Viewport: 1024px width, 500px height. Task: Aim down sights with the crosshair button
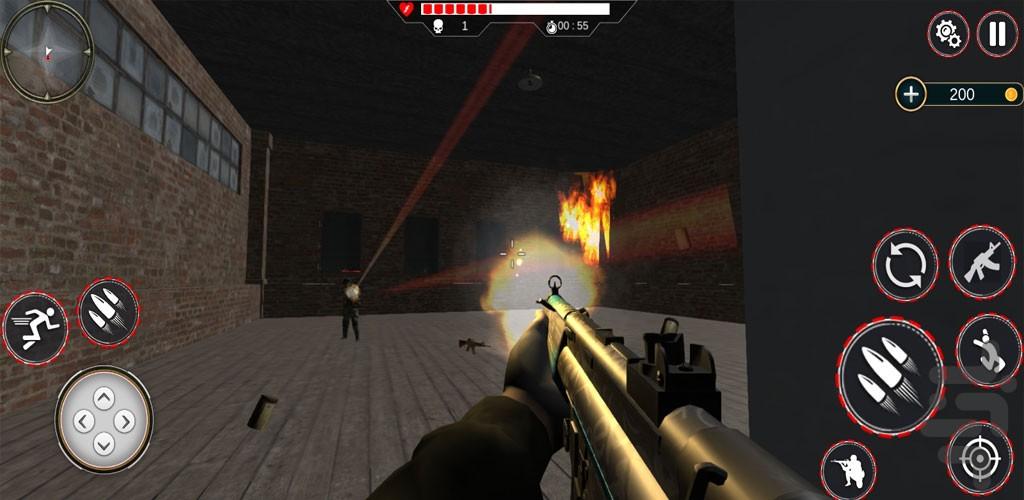(979, 458)
